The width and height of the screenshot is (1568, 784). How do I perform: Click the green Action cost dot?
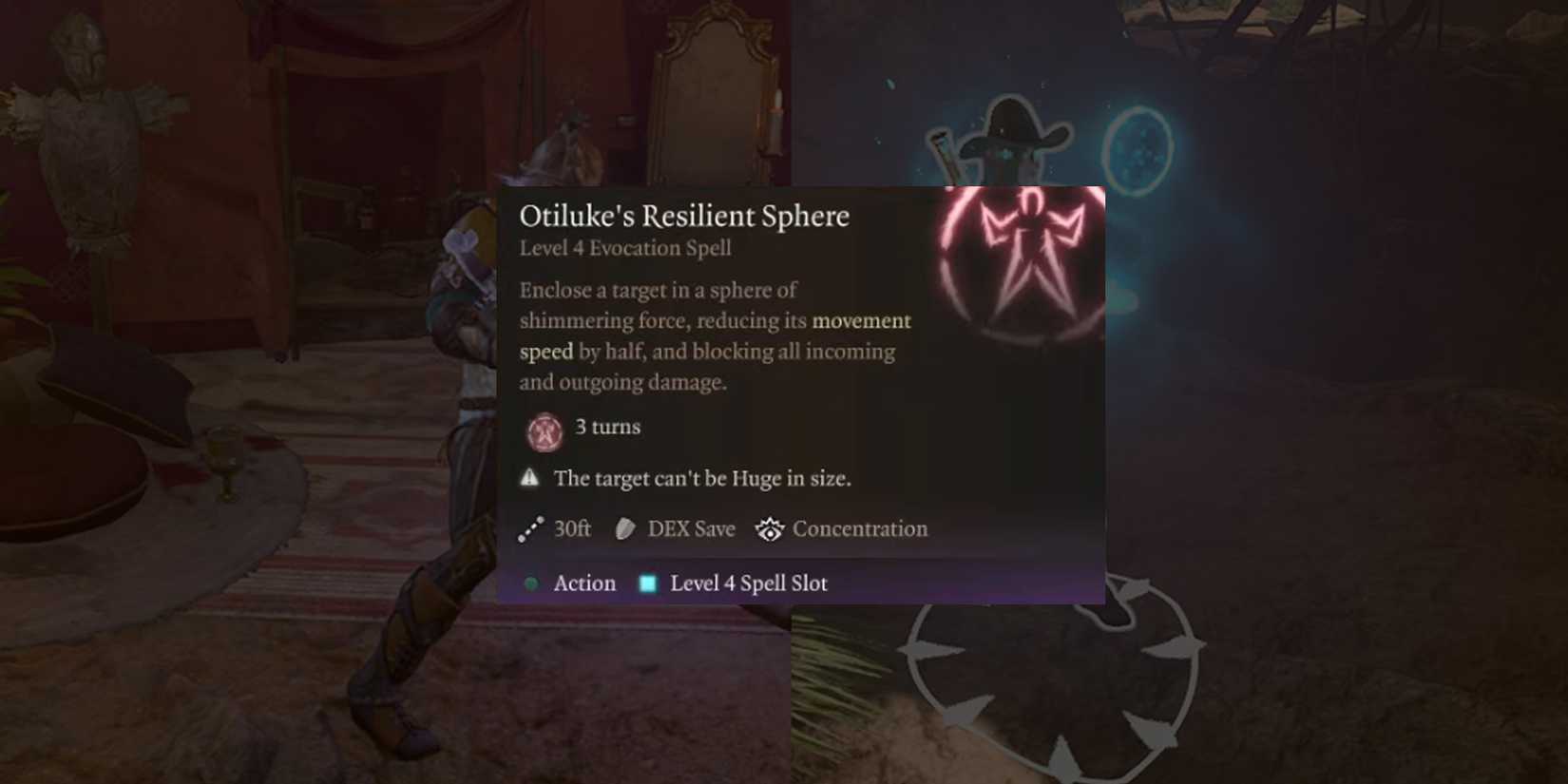(532, 583)
